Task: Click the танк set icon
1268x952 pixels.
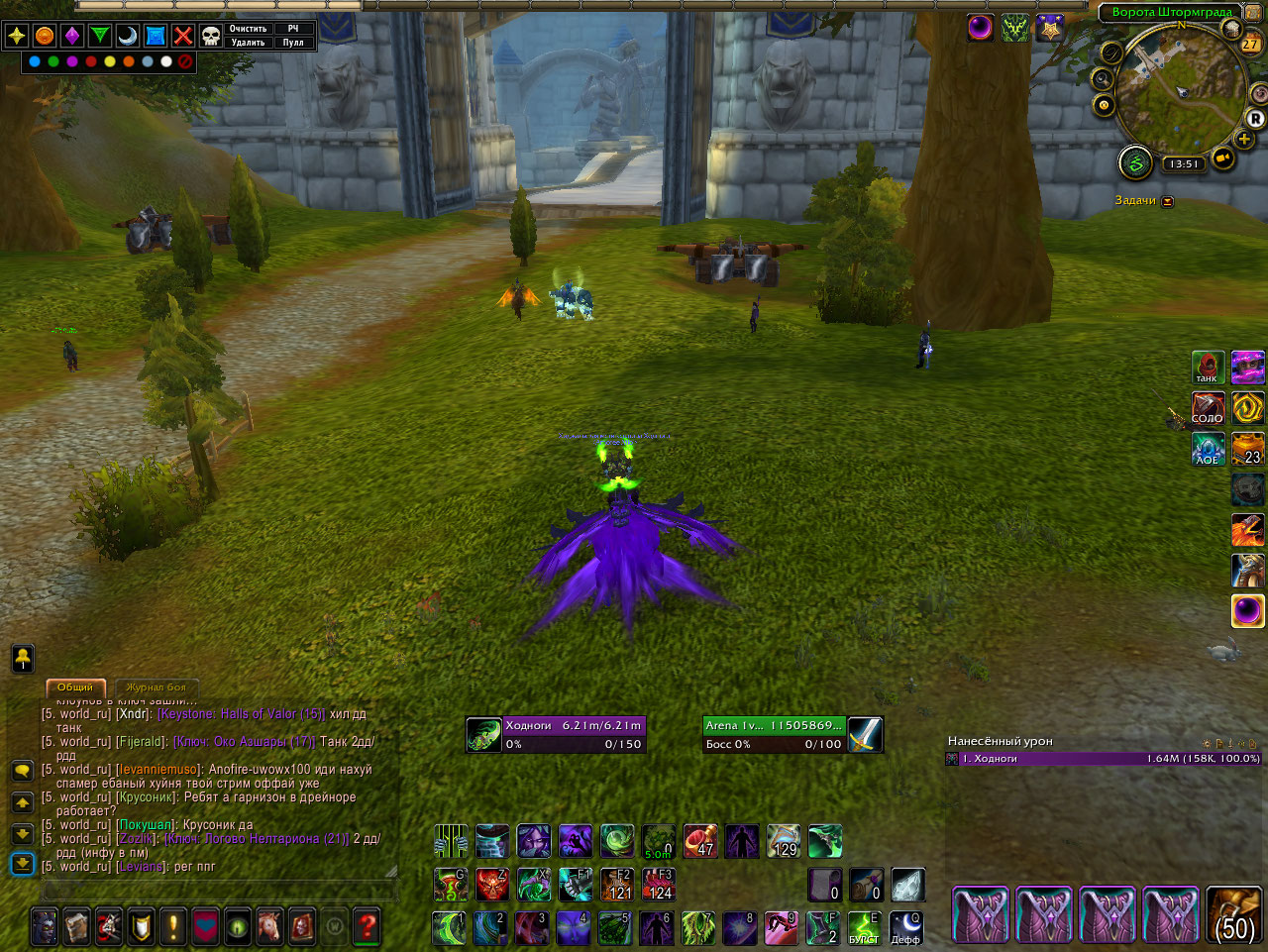Action: coord(1208,368)
